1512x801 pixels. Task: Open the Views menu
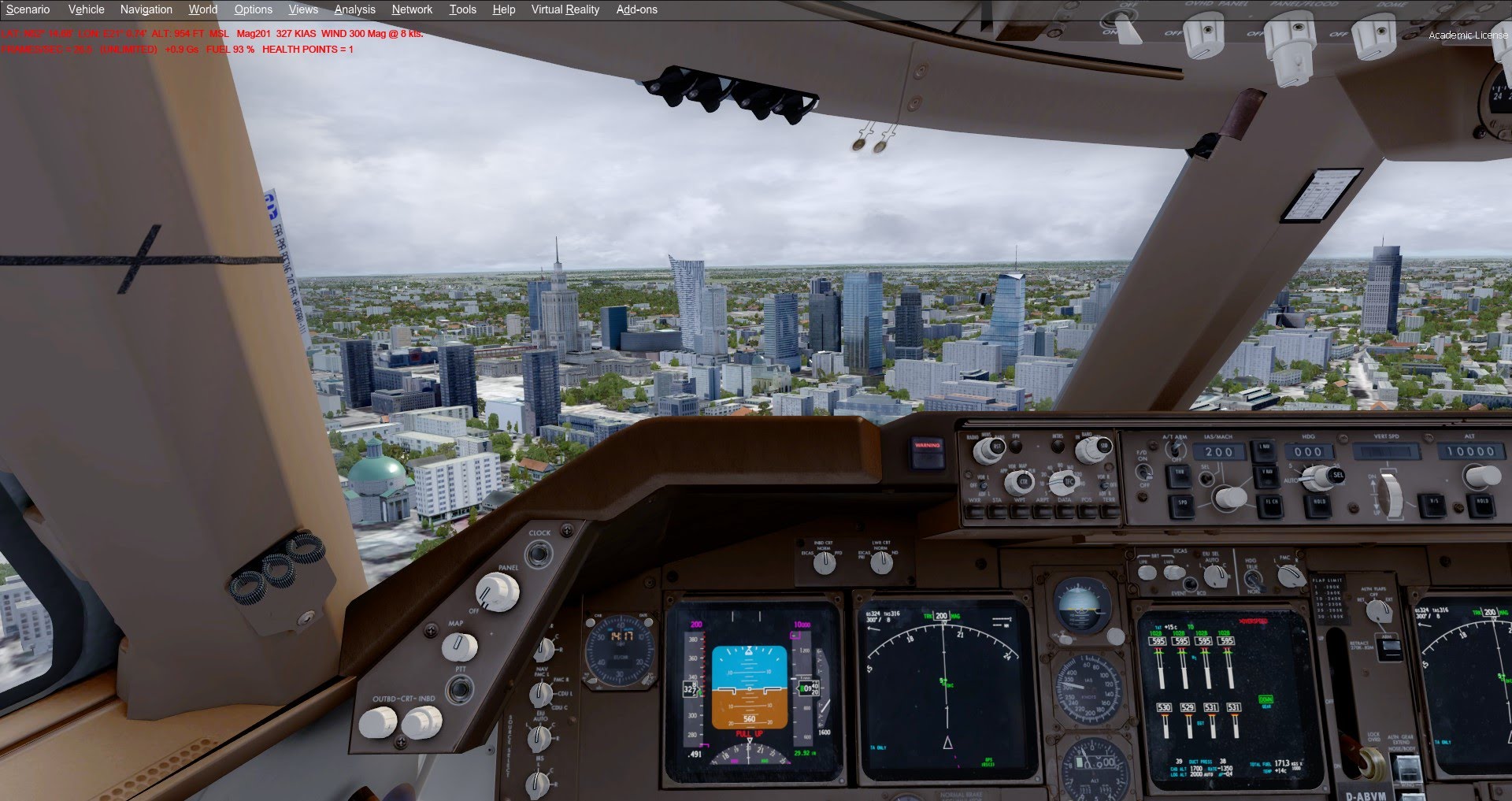coord(303,9)
